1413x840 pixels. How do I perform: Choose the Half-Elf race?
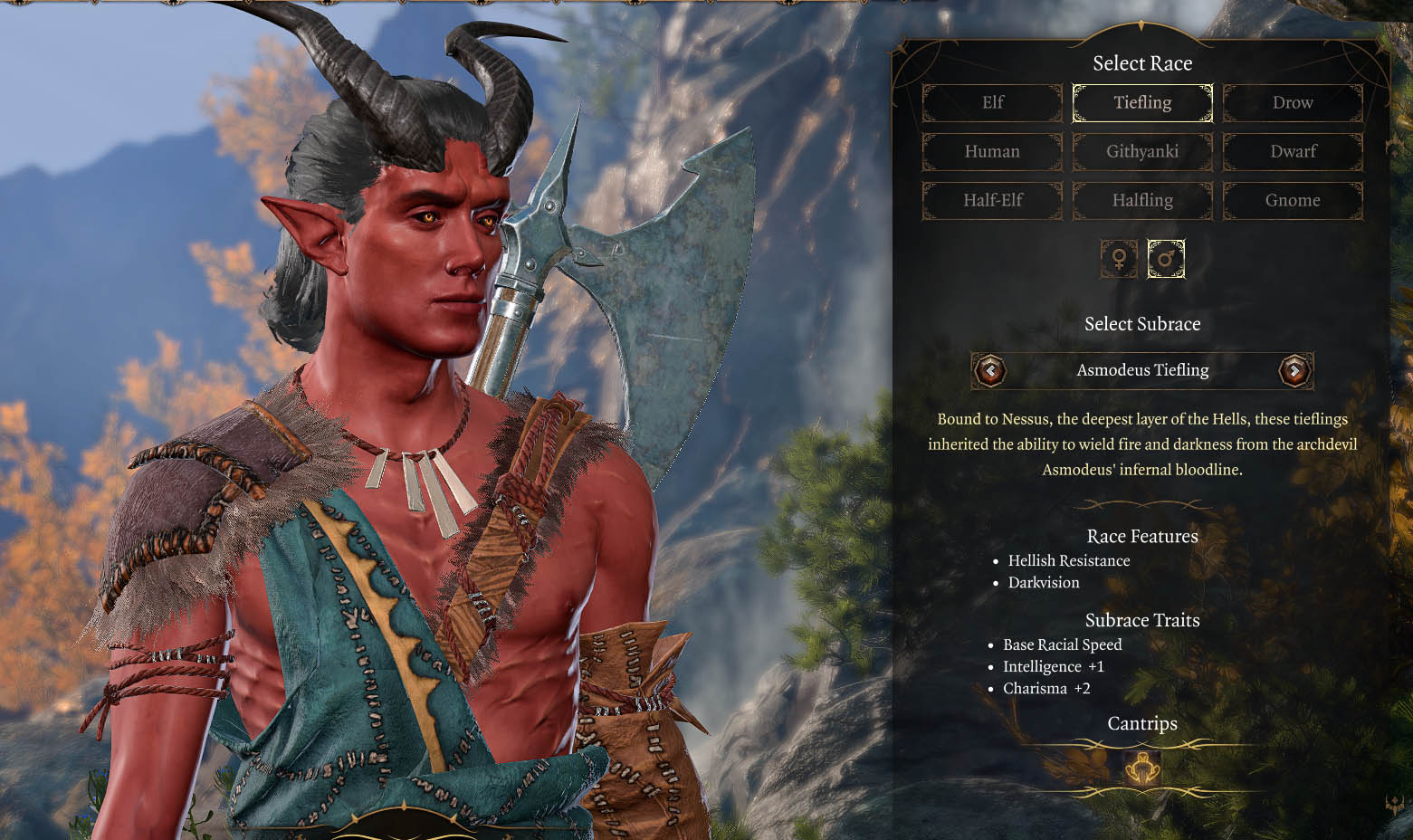click(x=992, y=200)
